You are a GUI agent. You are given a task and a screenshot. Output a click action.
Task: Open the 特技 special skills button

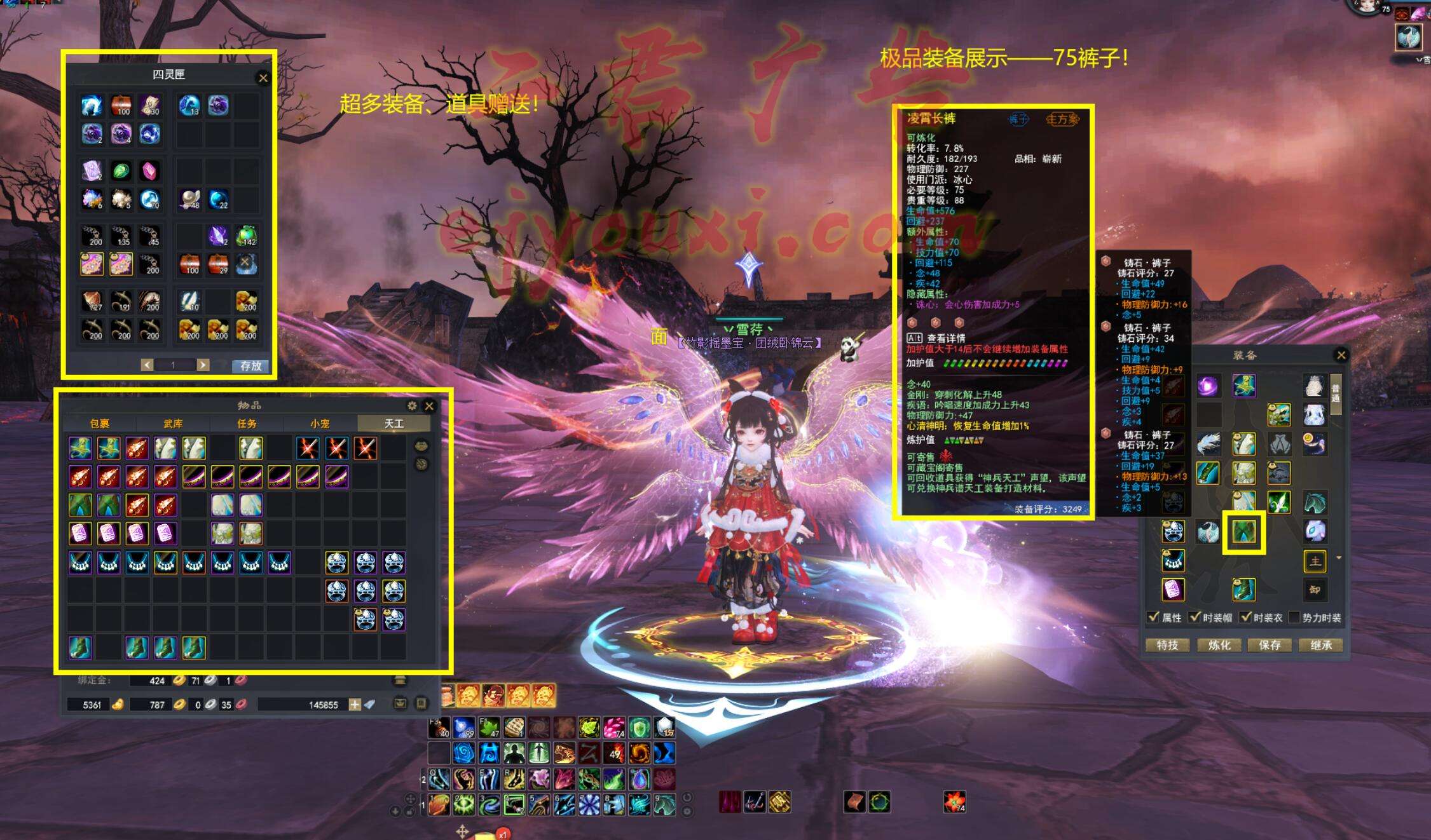(x=1167, y=645)
